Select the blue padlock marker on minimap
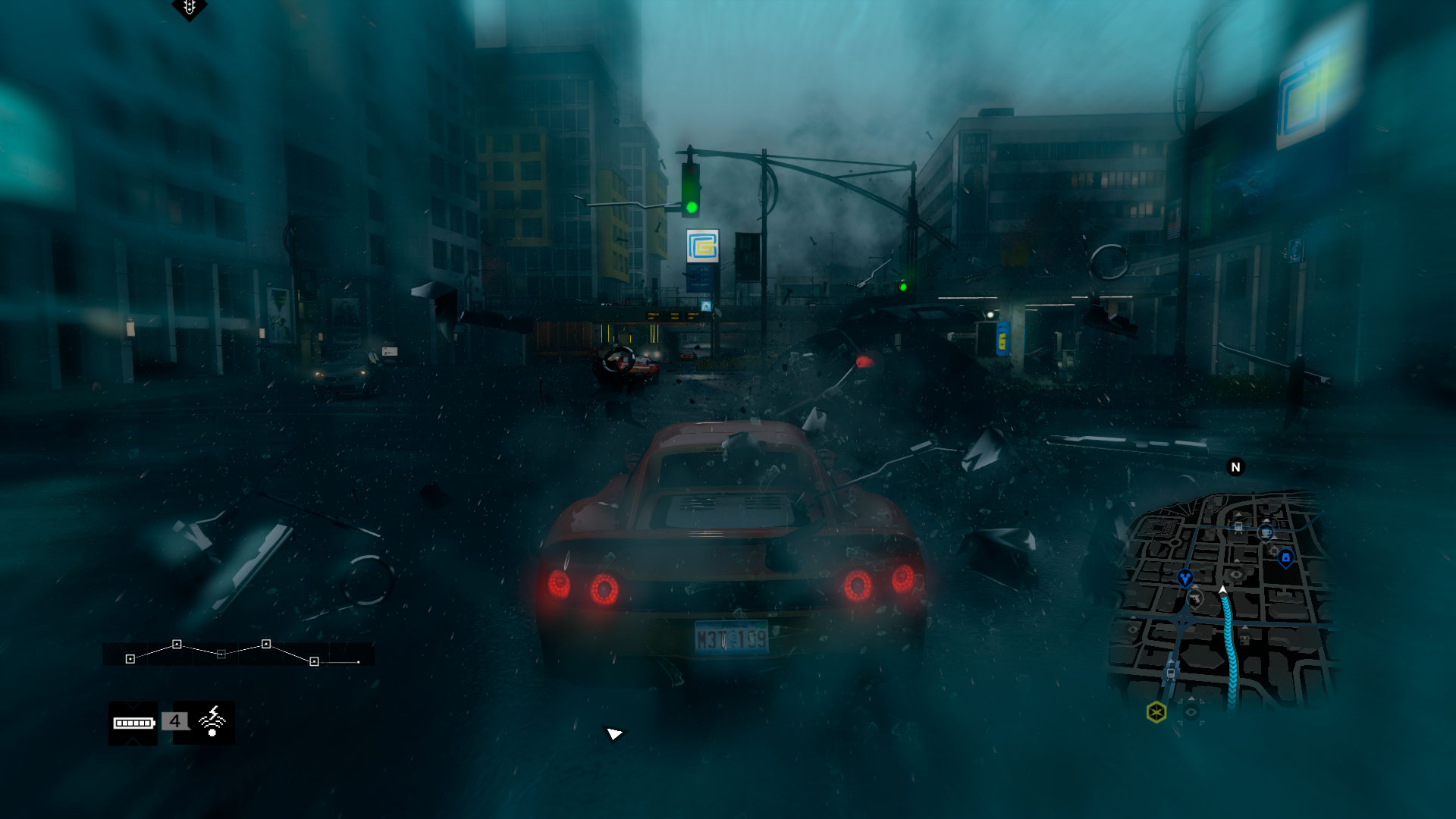 (x=1285, y=558)
